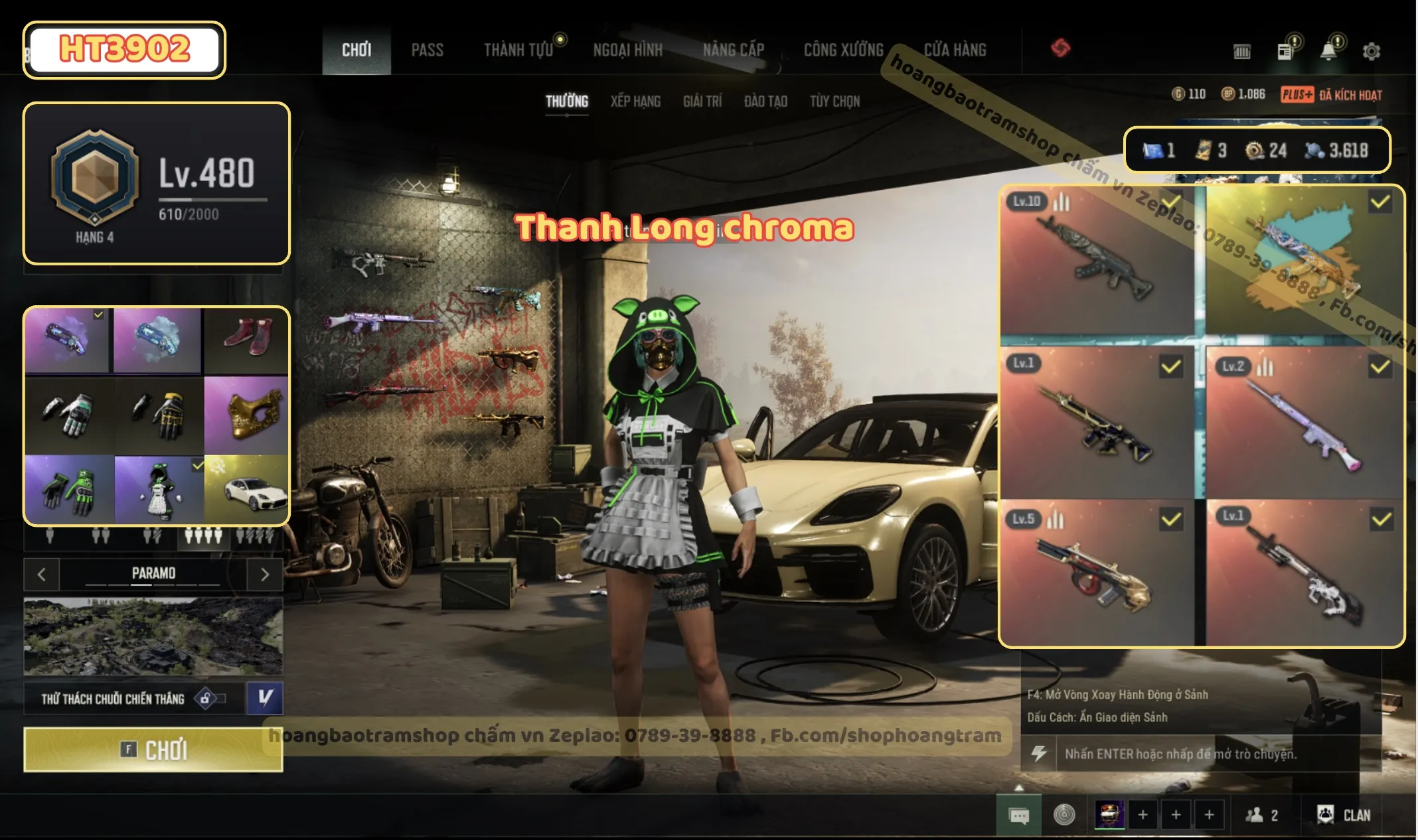Visit the CỬA HÀNG store tab

pyautogui.click(x=955, y=50)
